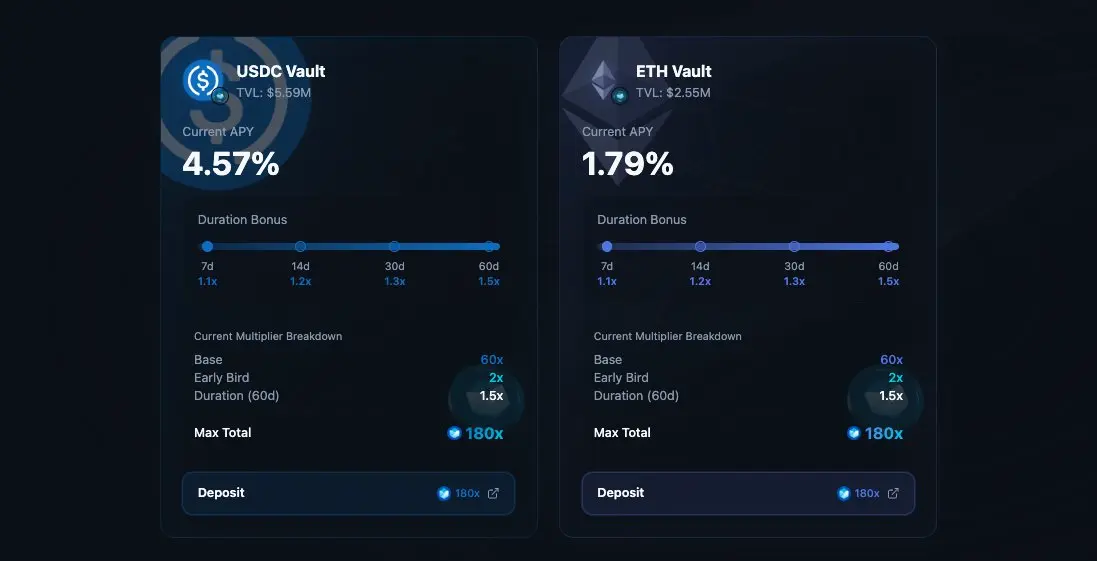Image resolution: width=1097 pixels, height=561 pixels.
Task: Select 7d duration in ETH Vault
Action: tap(606, 246)
